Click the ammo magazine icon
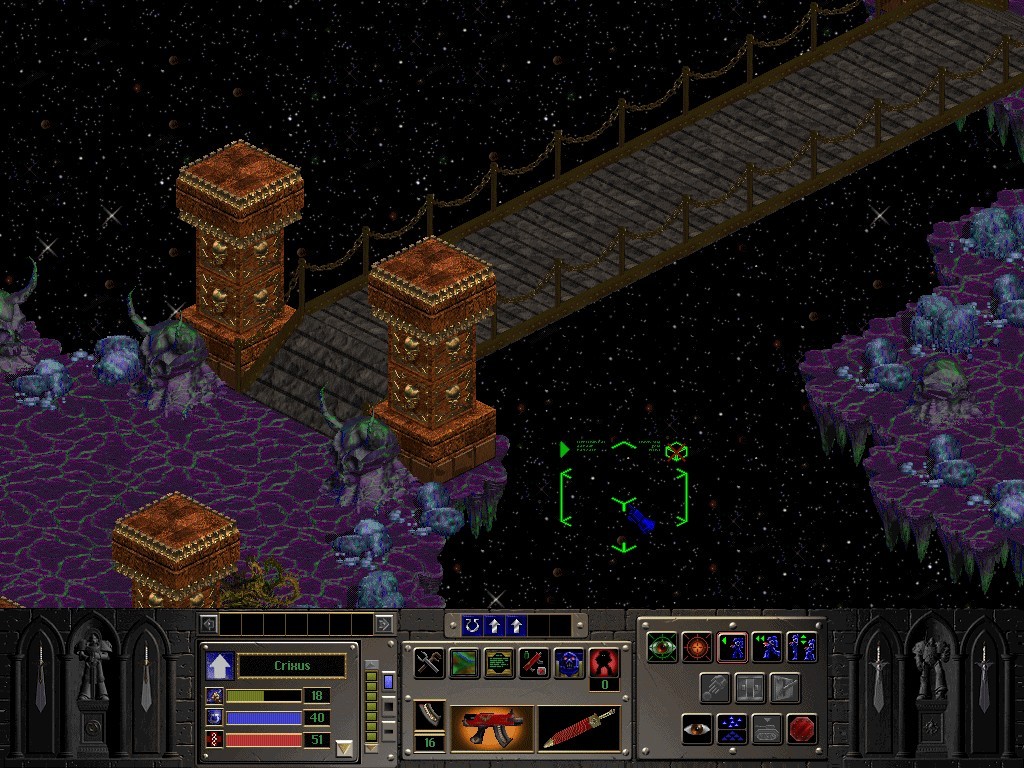 [430, 716]
